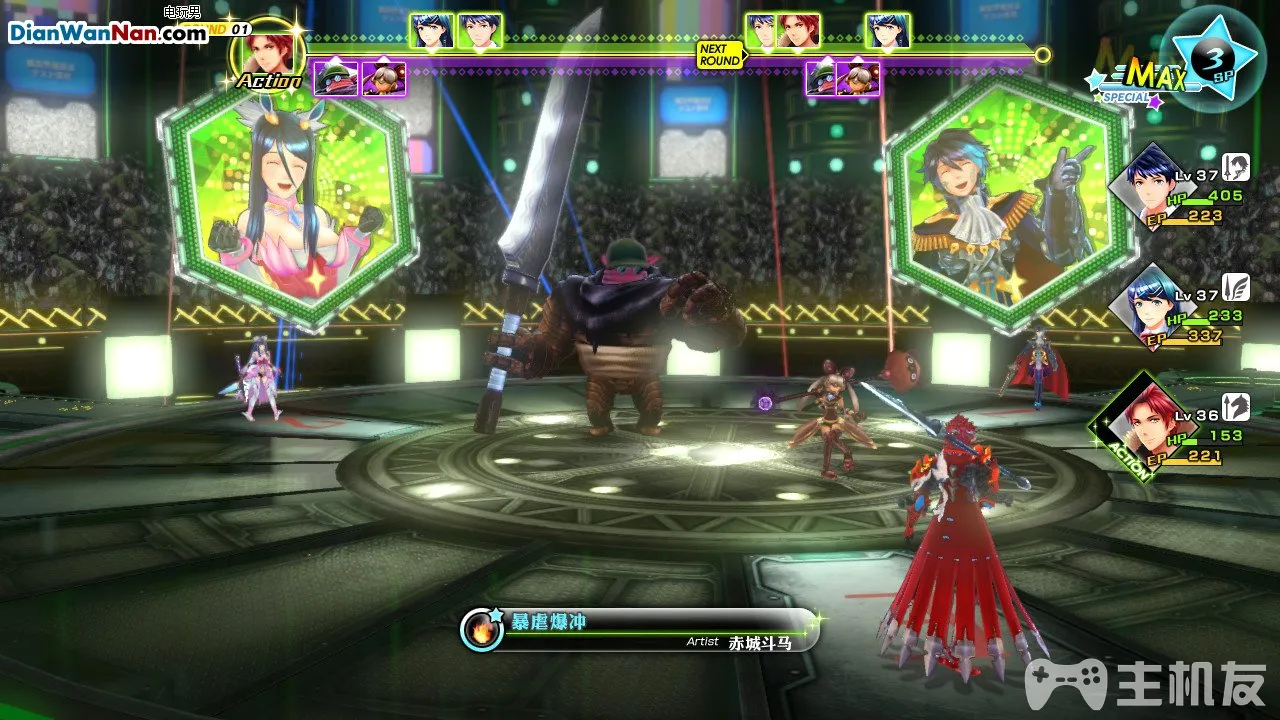
Task: Activate the MAX Special gauge
Action: tap(1140, 80)
